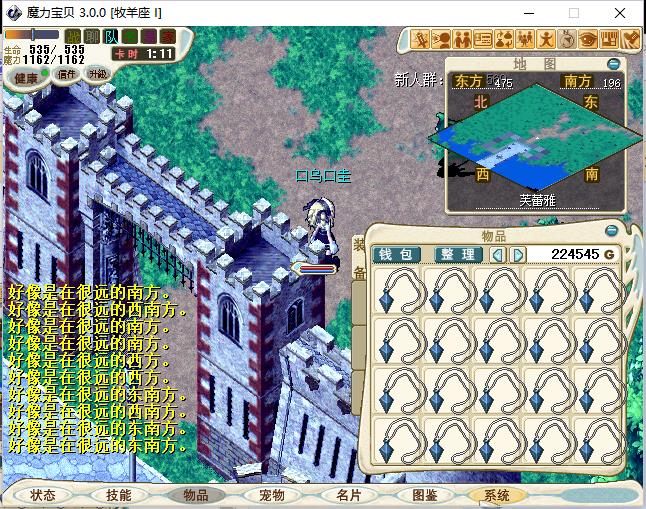The height and width of the screenshot is (509, 646).
Task: Go to previous inventory page arrow
Action: point(497,254)
